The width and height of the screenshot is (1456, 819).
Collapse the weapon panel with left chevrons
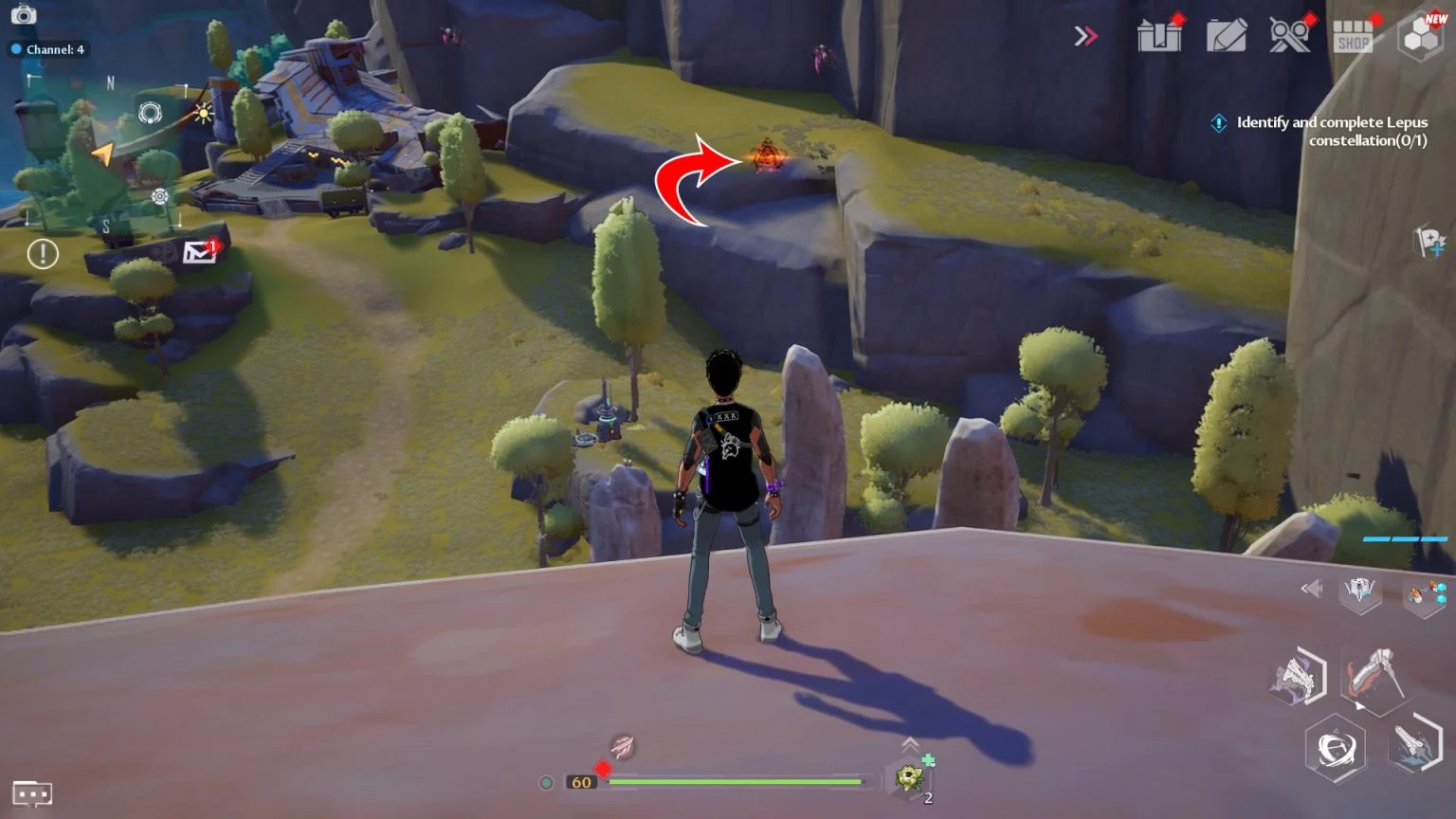(1311, 588)
